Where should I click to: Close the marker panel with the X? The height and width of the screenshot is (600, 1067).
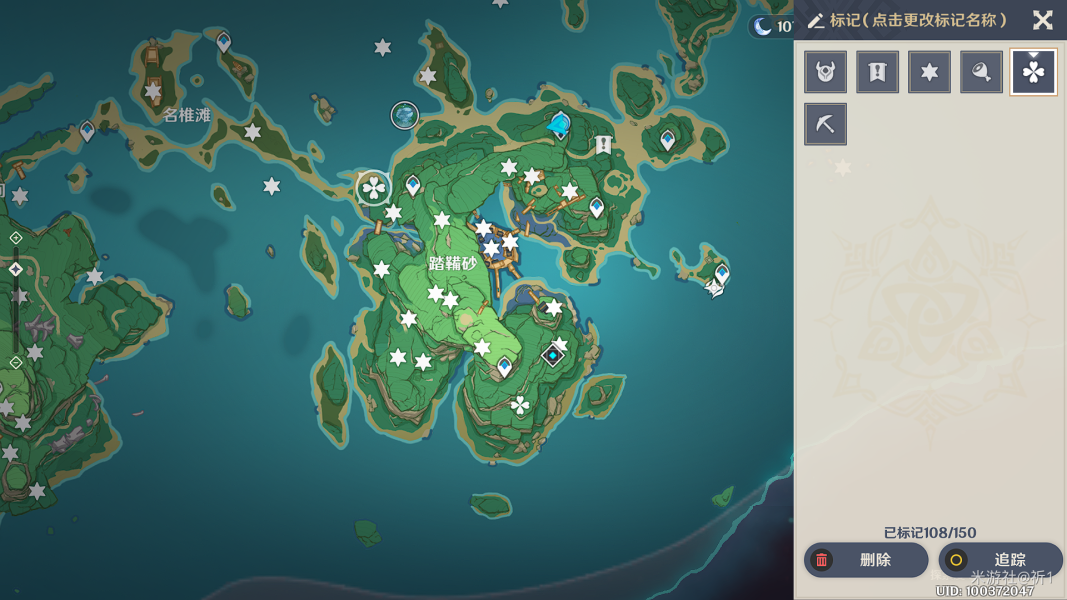point(1042,20)
